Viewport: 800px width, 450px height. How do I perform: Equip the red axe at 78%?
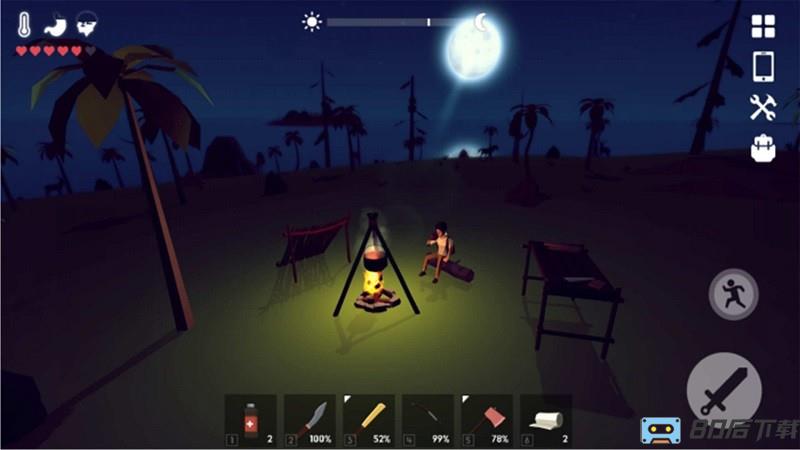pyautogui.click(x=486, y=419)
